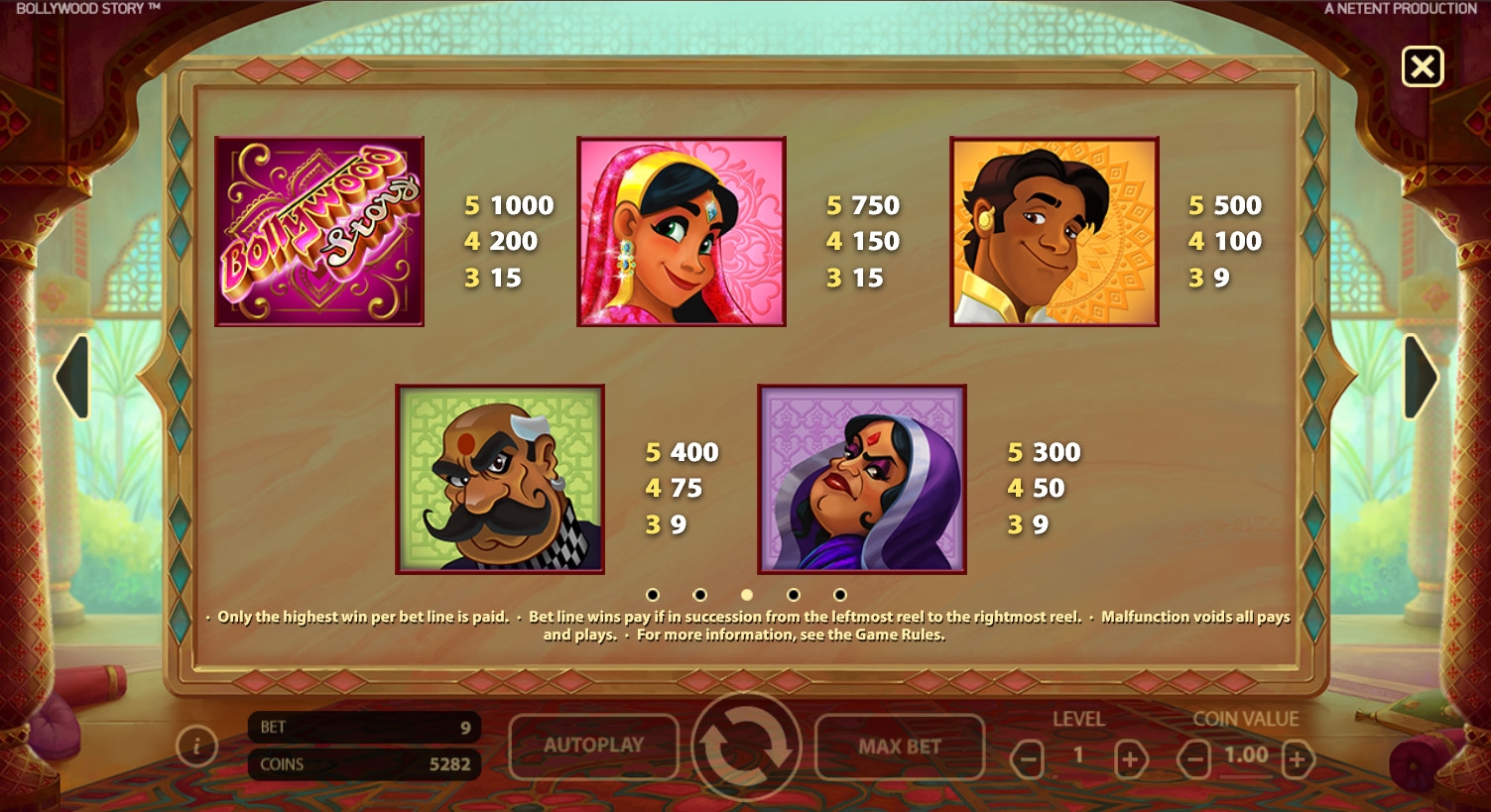Increase the bet level
1491x812 pixels.
click(1130, 760)
